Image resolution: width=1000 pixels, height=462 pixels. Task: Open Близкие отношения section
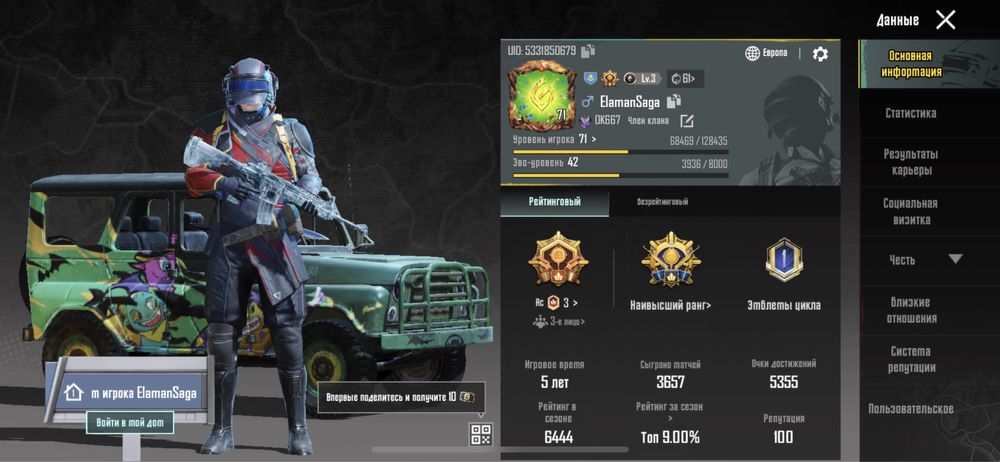(910, 310)
